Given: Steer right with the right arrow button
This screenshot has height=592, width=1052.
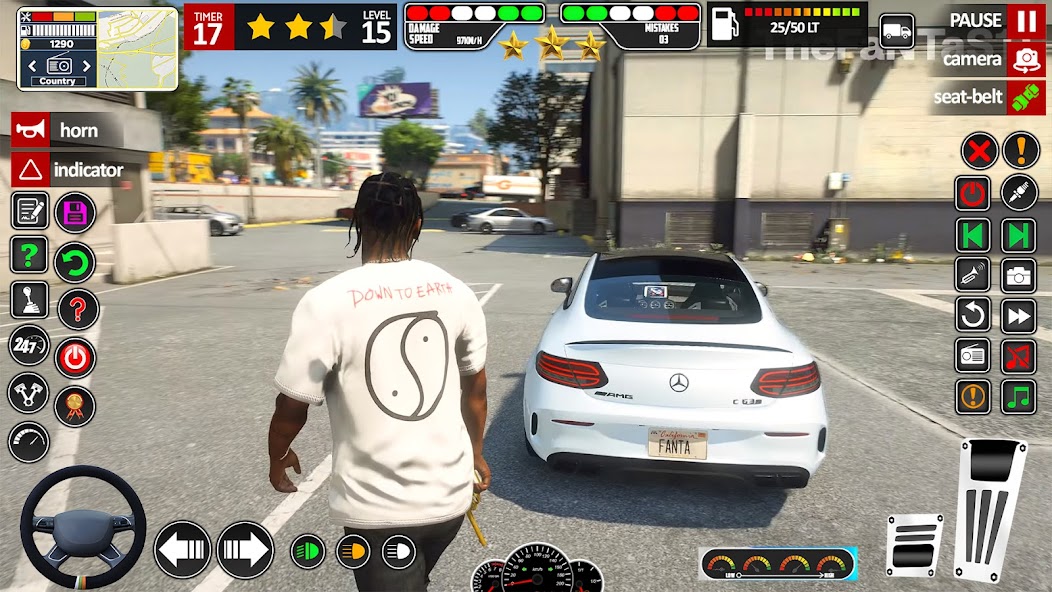Looking at the screenshot, I should (245, 550).
